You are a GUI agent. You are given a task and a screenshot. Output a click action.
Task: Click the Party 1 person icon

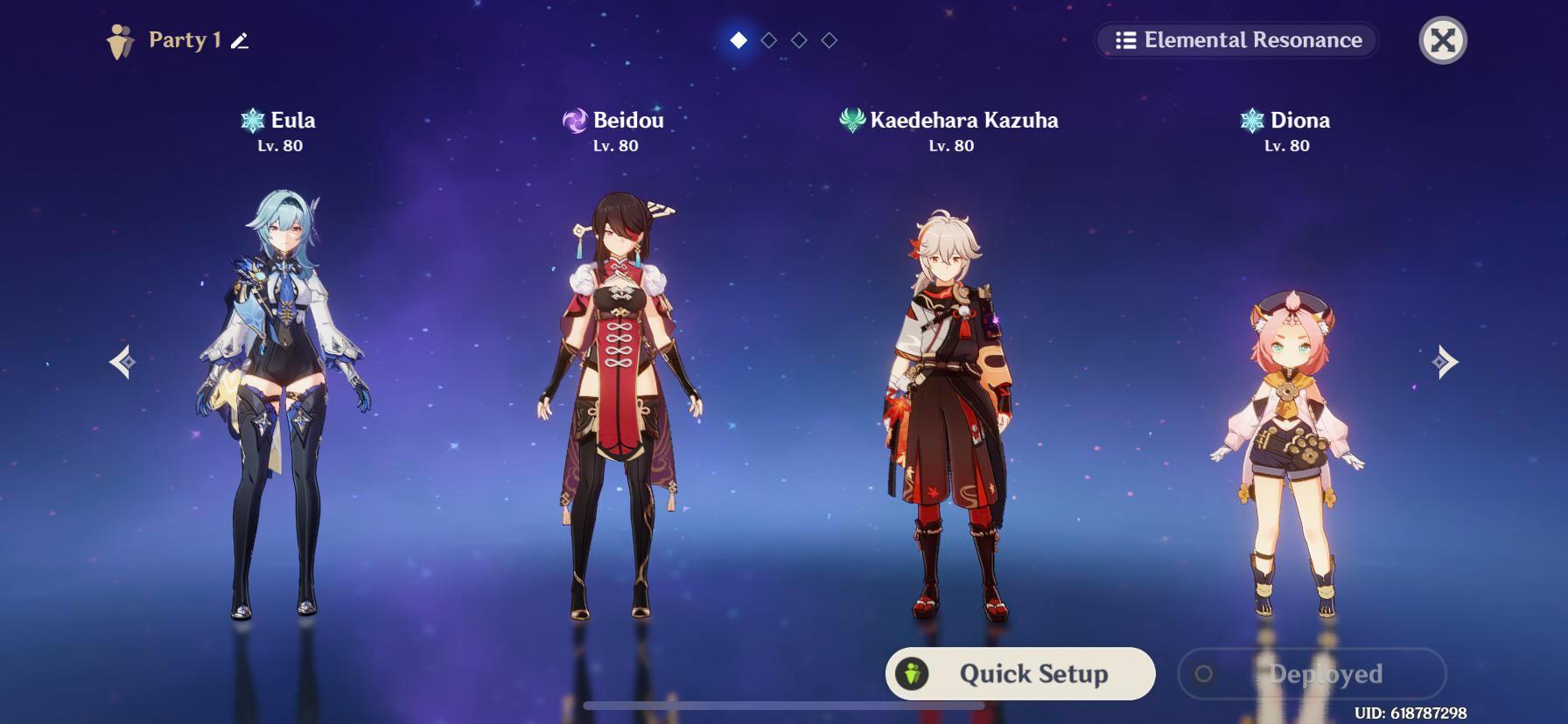pyautogui.click(x=120, y=38)
